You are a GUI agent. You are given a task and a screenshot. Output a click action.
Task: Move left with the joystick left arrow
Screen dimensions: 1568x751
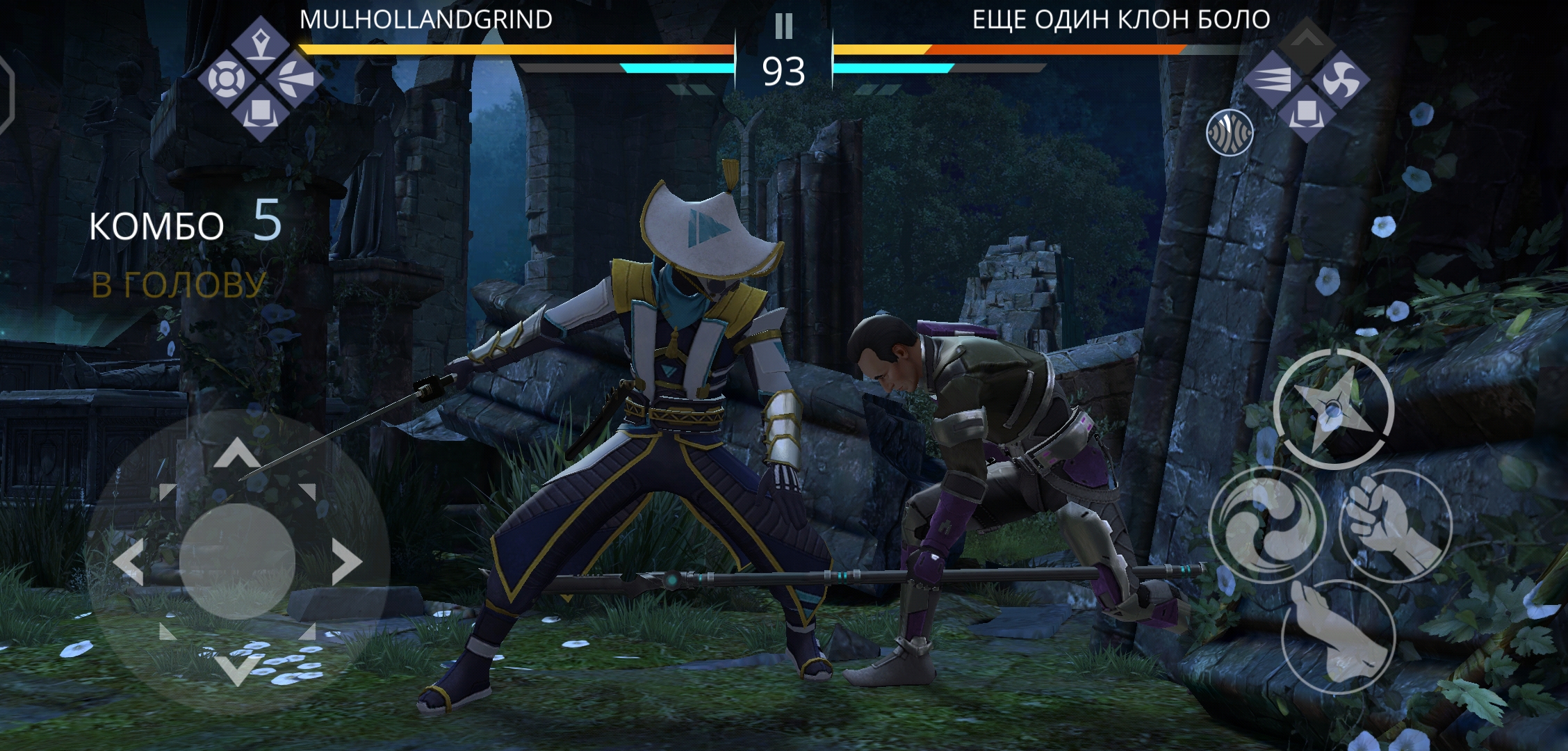[128, 561]
